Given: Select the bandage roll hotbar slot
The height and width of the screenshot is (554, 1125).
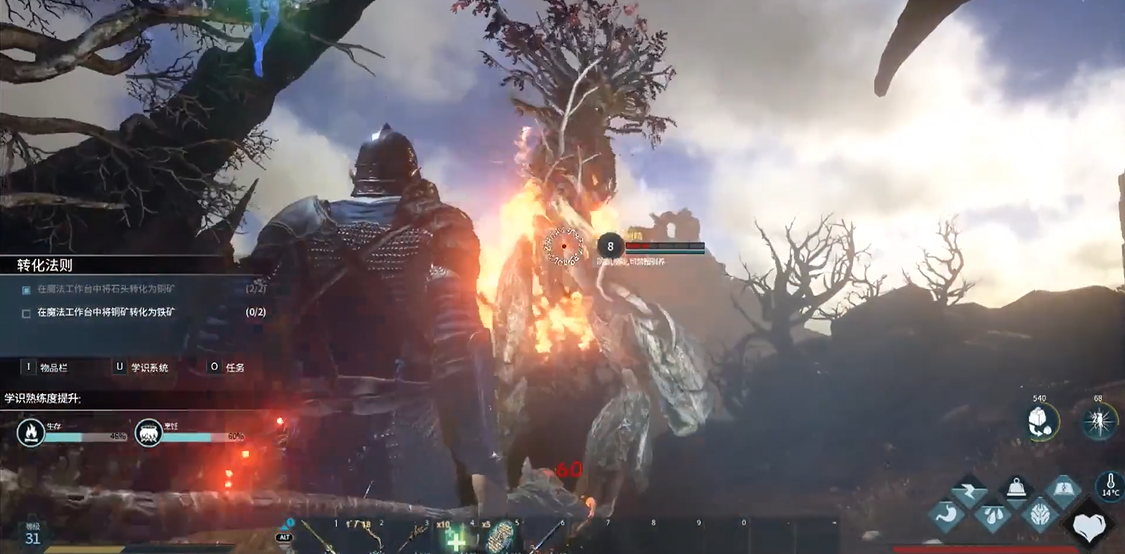Looking at the screenshot, I should [x=498, y=537].
